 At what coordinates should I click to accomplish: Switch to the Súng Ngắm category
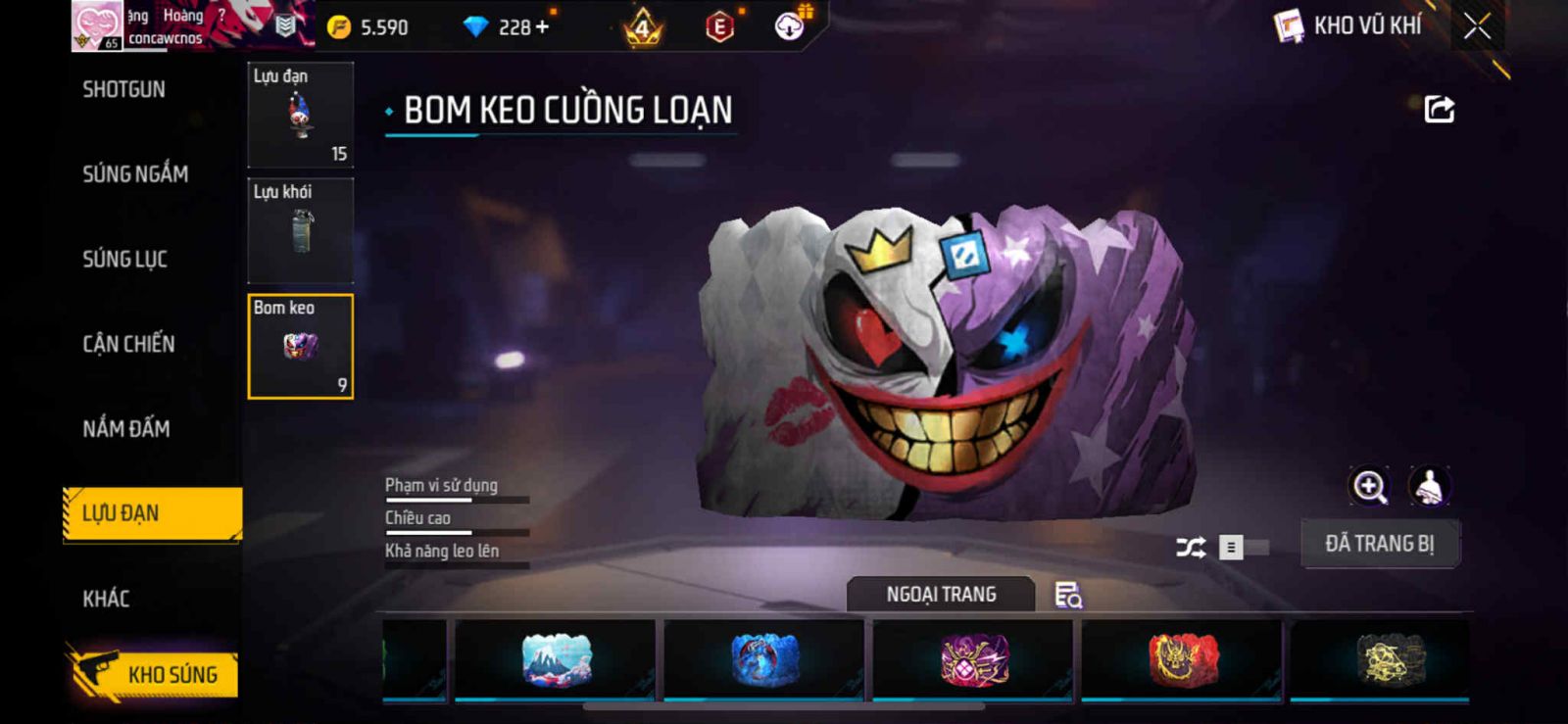click(135, 174)
